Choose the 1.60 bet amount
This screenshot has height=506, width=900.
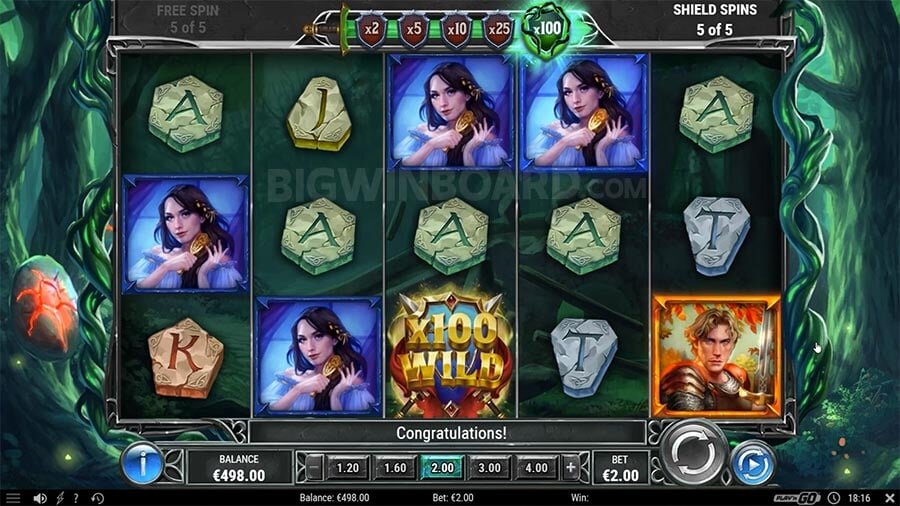(395, 466)
